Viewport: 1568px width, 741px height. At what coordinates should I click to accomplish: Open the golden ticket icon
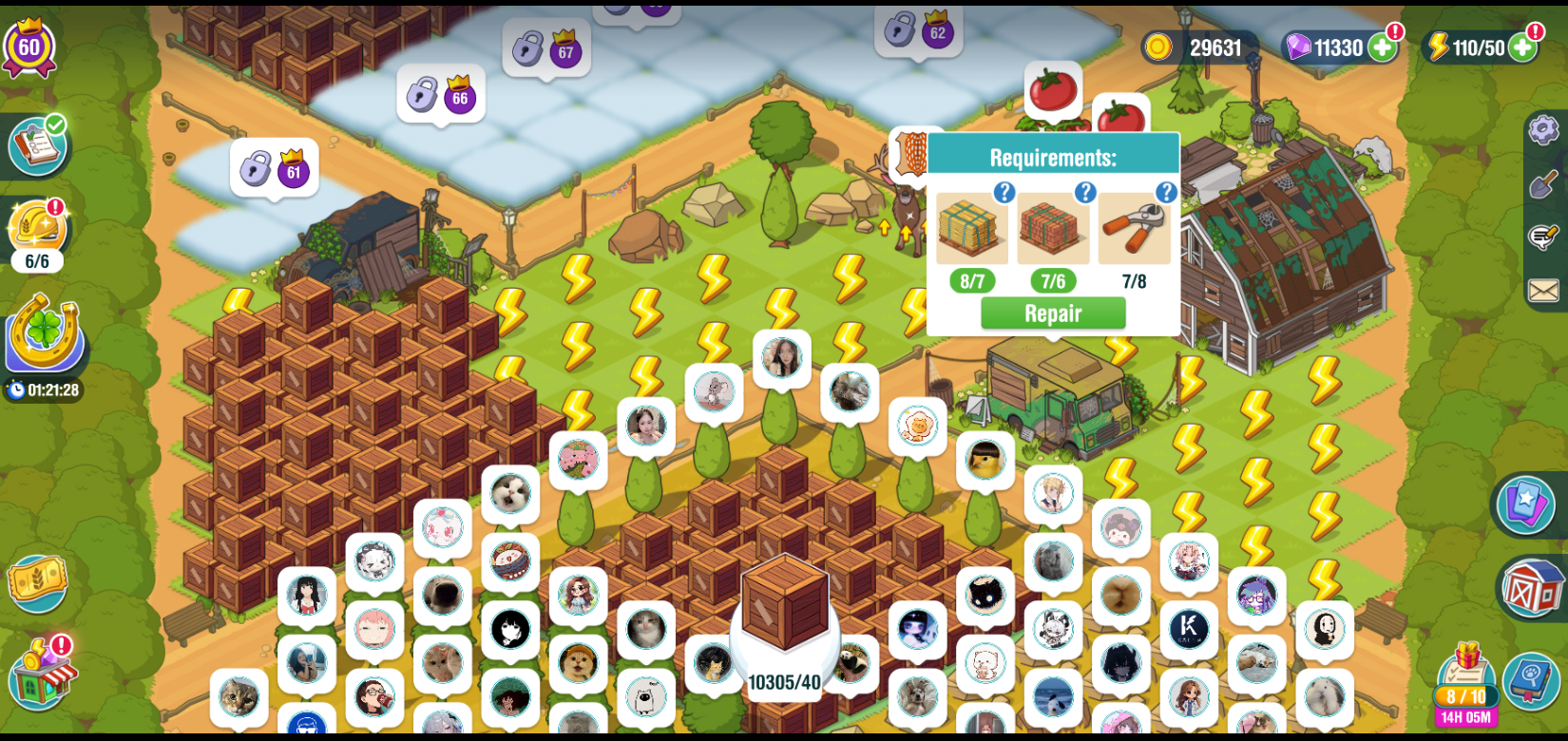[38, 581]
